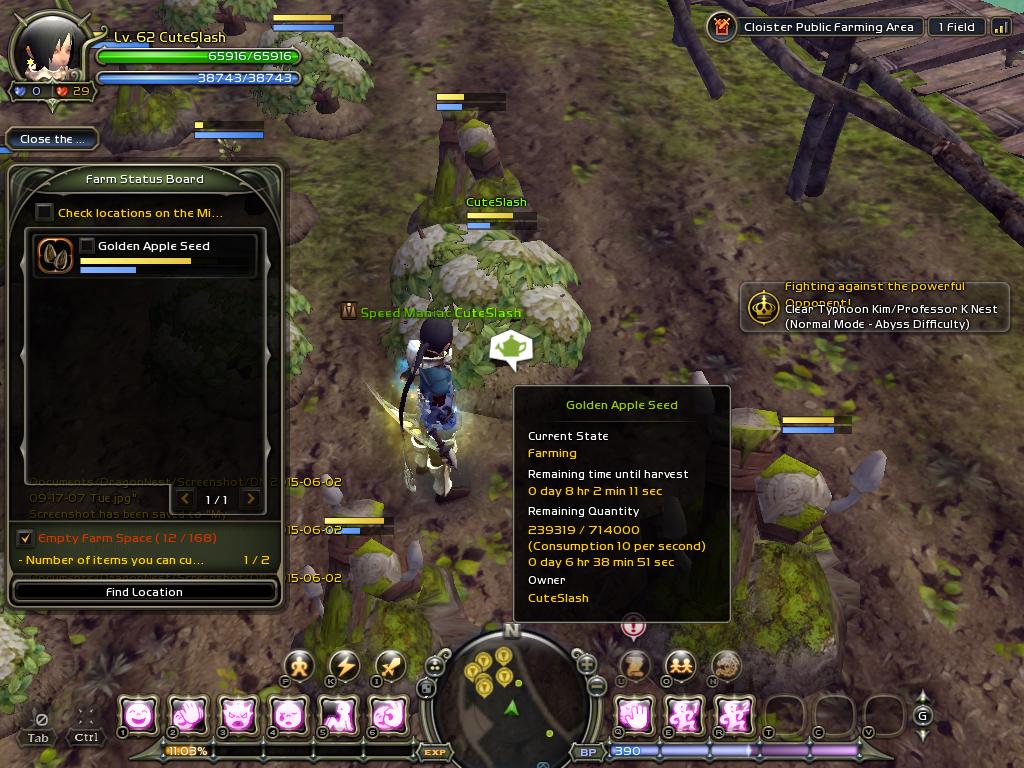The height and width of the screenshot is (768, 1024).
Task: Close the Farm Status Board panel
Action: coord(51,139)
